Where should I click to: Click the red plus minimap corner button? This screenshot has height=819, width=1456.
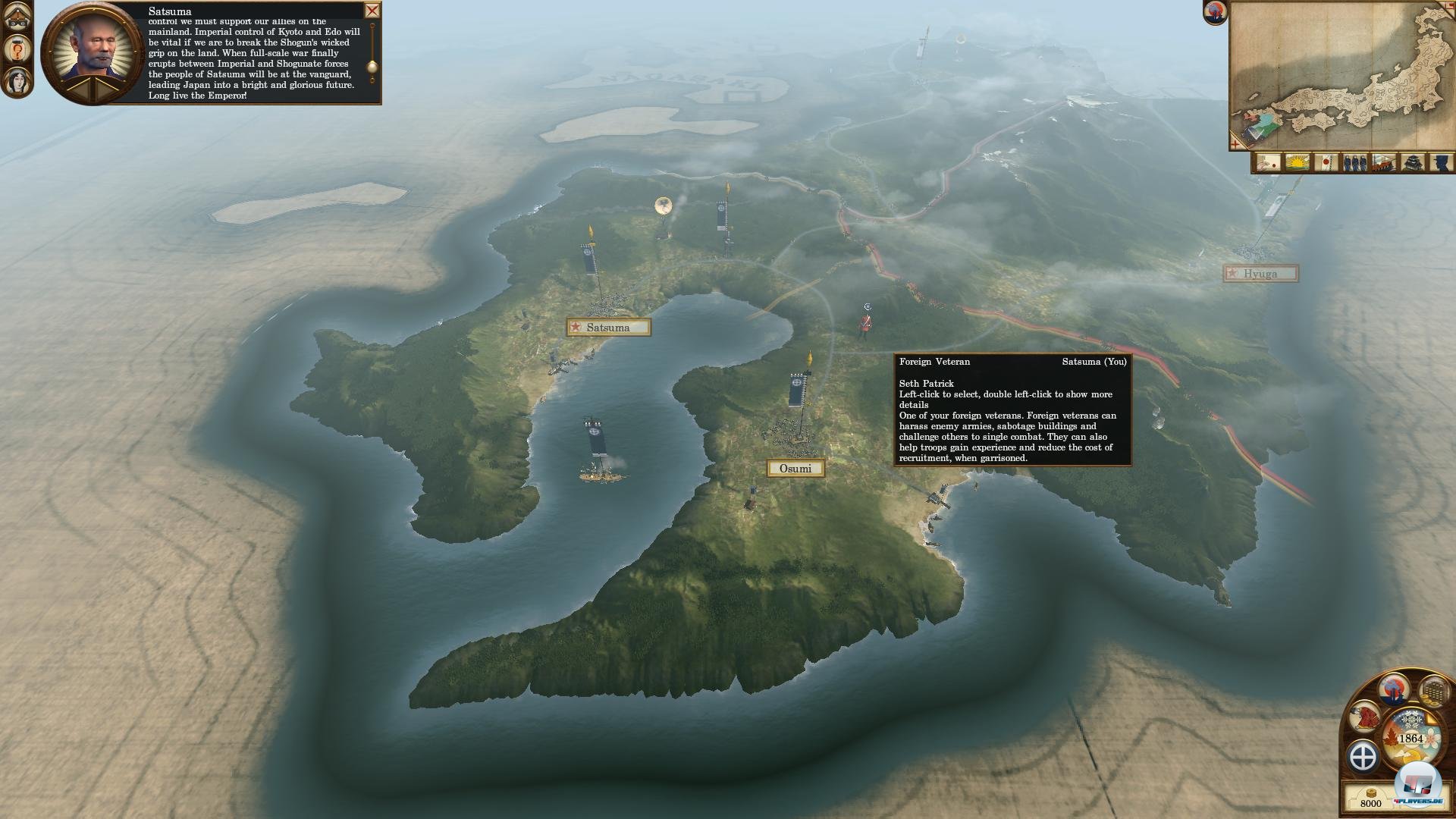1235,143
